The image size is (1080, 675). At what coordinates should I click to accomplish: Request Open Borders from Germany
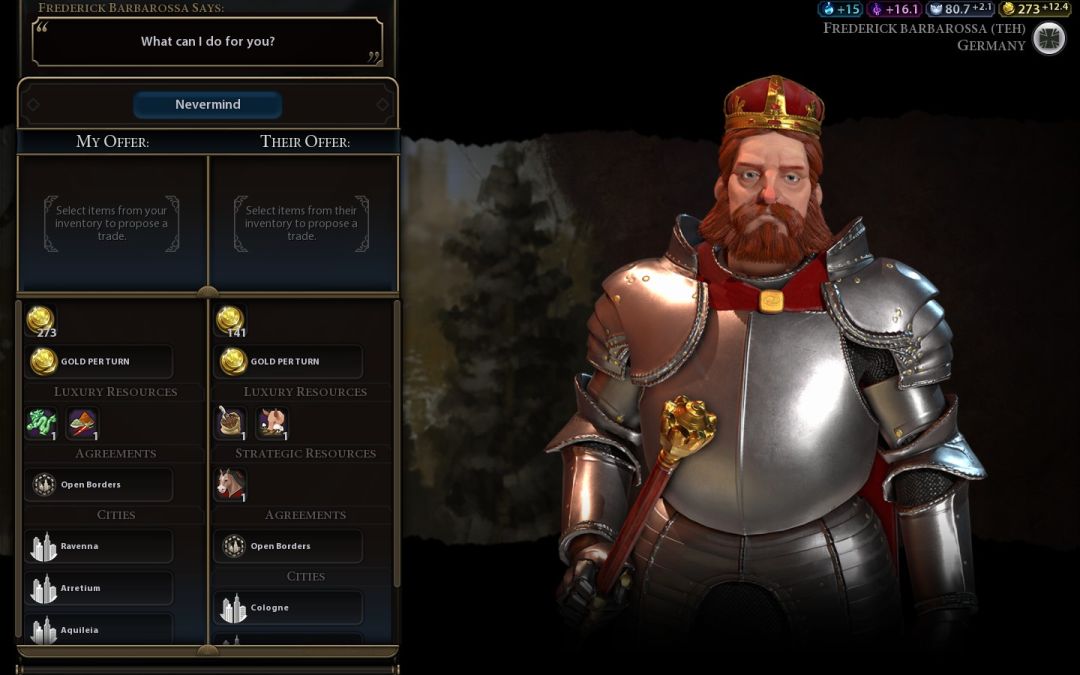288,546
